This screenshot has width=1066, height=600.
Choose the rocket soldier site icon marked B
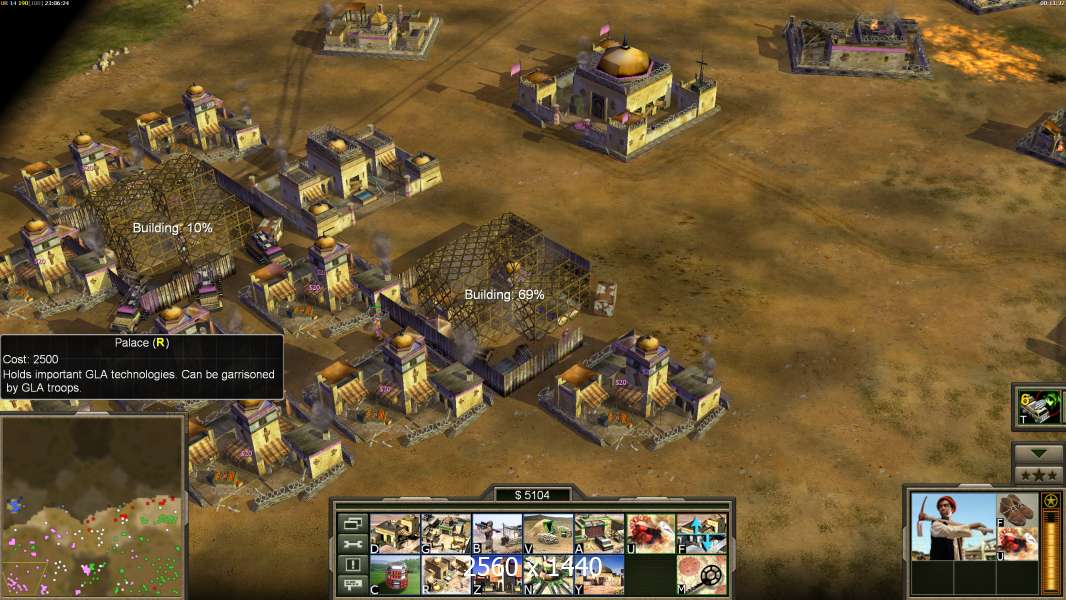click(x=497, y=533)
